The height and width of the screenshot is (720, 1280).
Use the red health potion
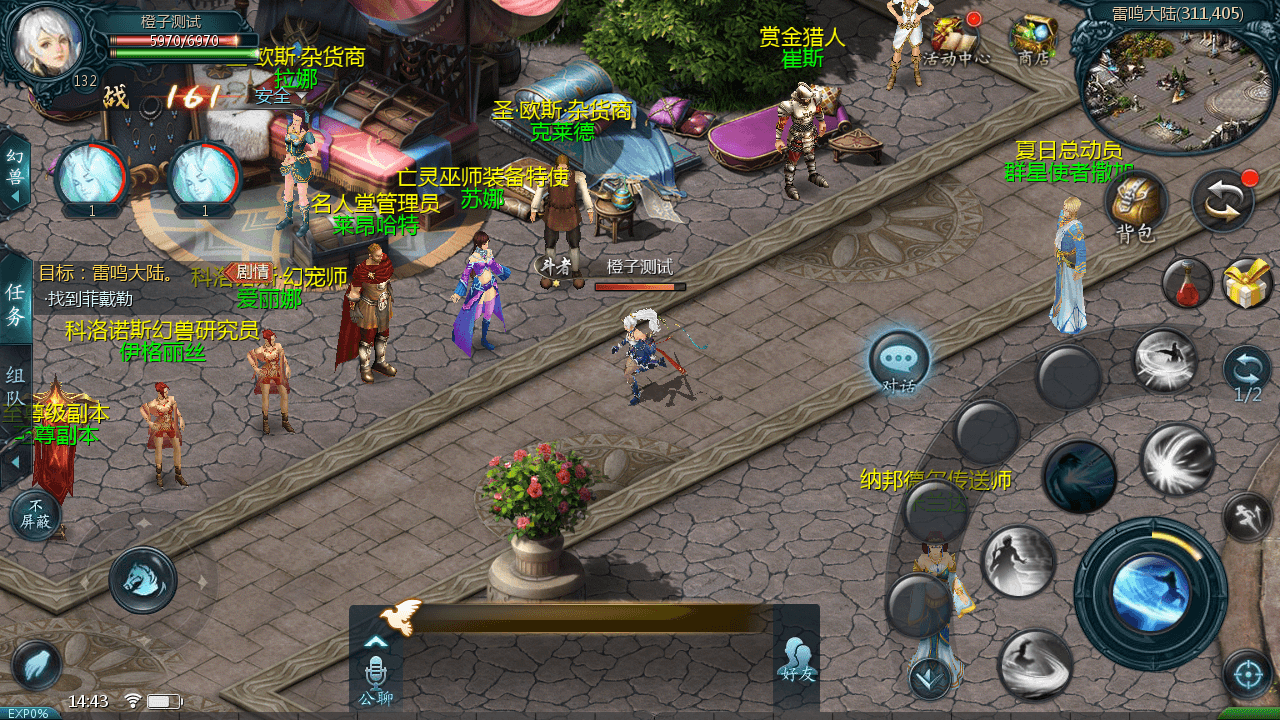[x=1186, y=283]
